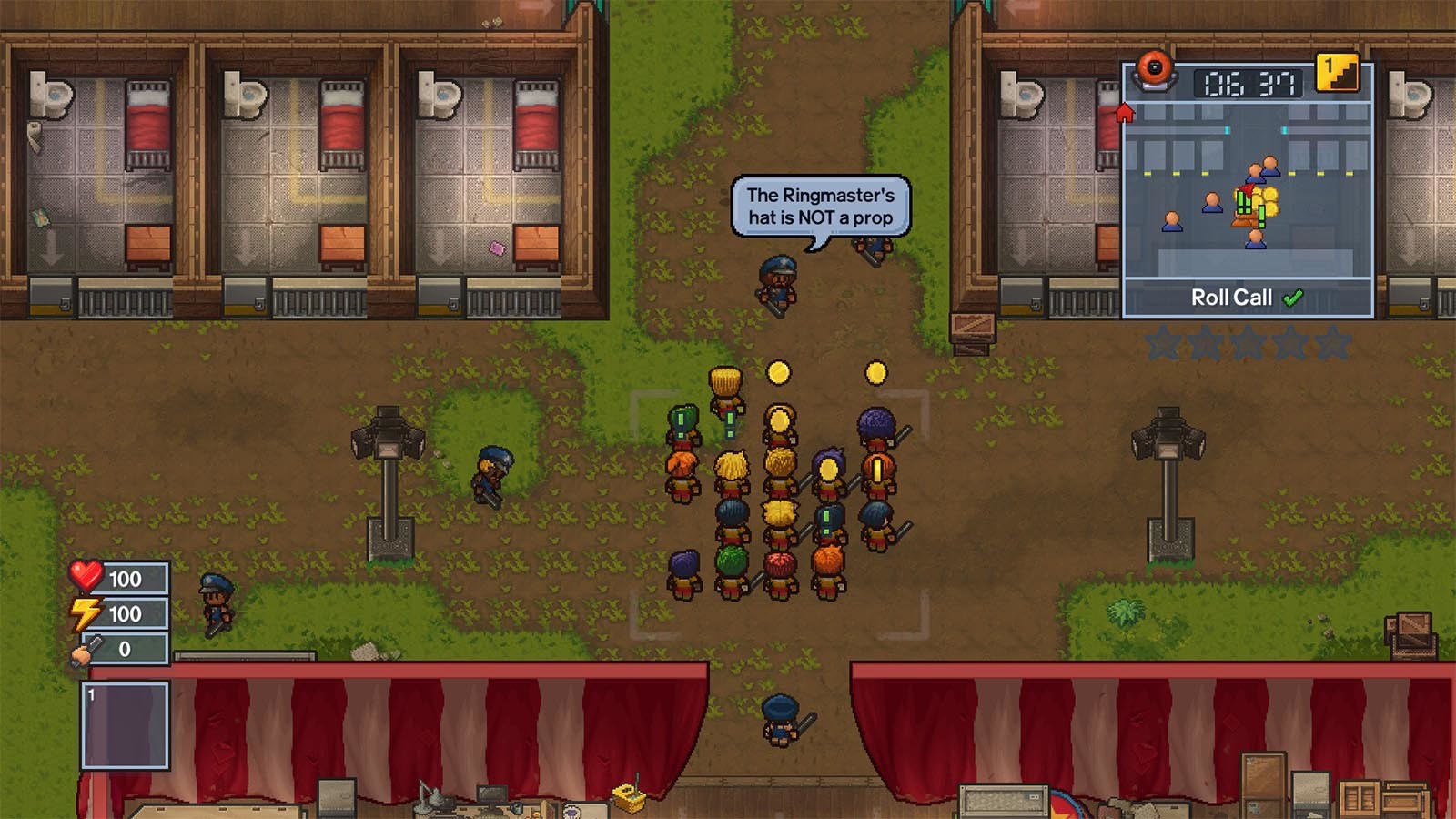This screenshot has height=819, width=1456.
Task: Click the Ringmaster's hat speech bubble
Action: tap(818, 204)
